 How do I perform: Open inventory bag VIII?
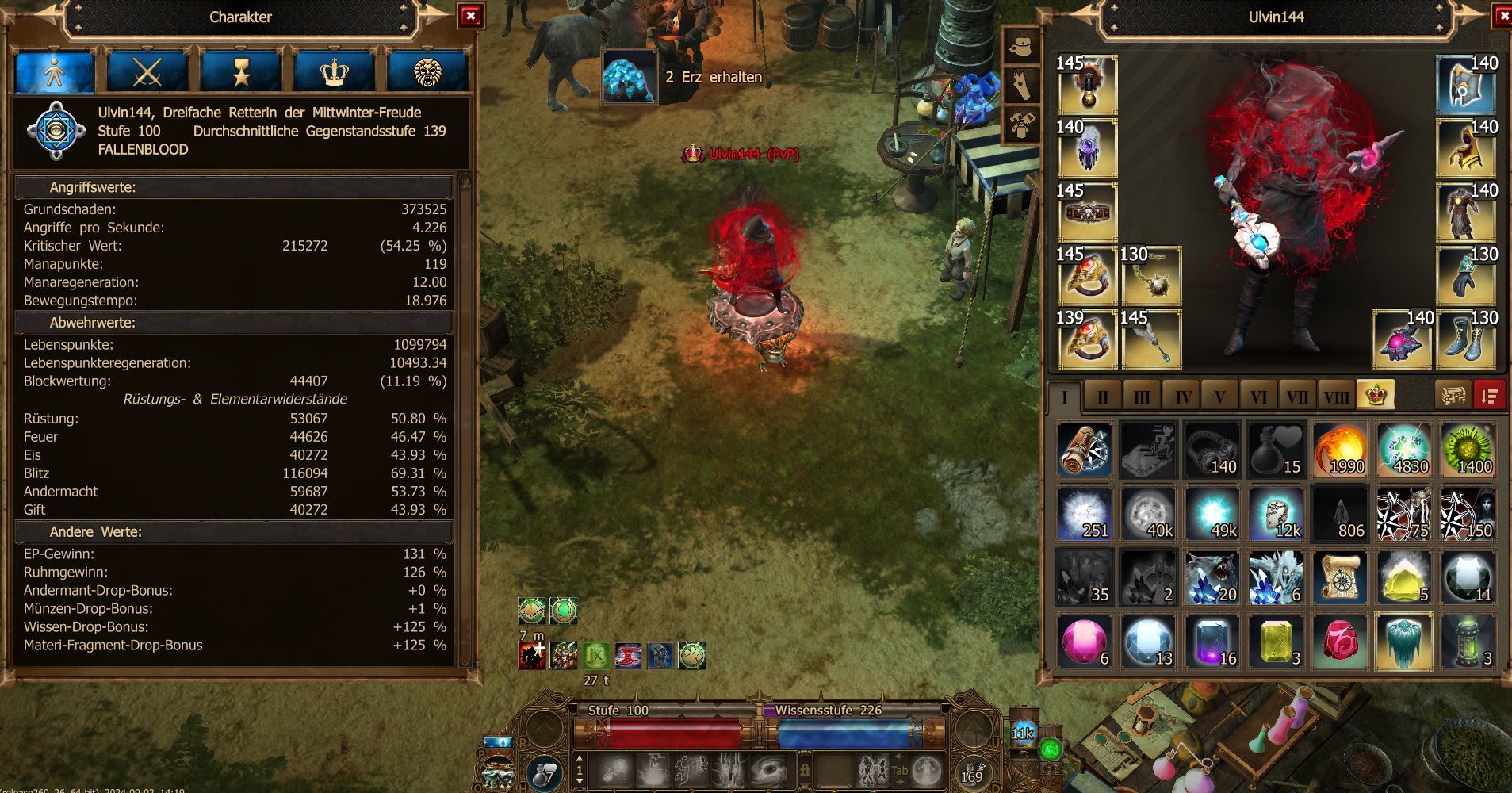1336,396
